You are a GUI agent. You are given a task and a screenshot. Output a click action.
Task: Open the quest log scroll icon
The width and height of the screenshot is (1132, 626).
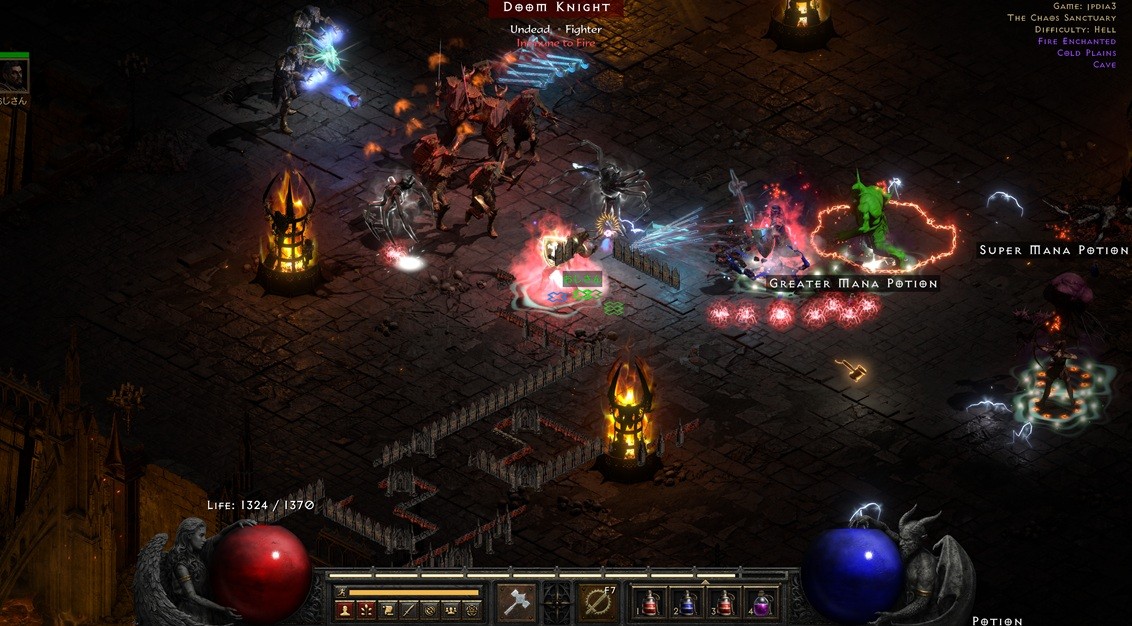coord(387,610)
